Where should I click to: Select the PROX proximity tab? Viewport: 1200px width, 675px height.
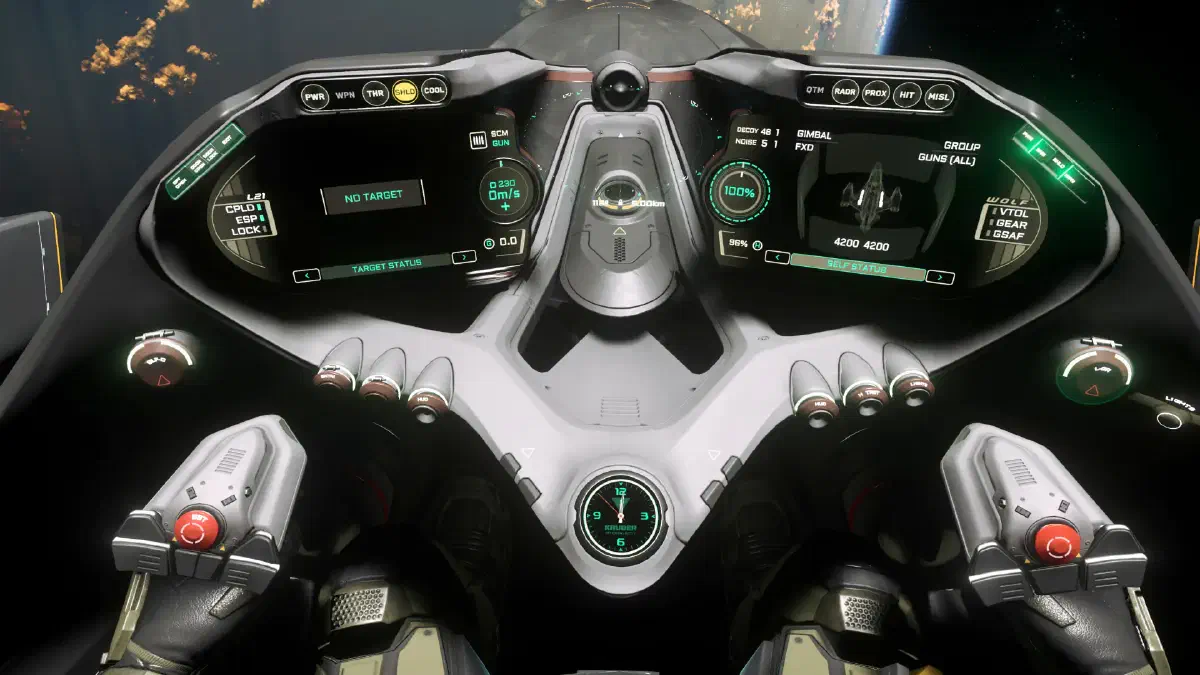tap(876, 92)
